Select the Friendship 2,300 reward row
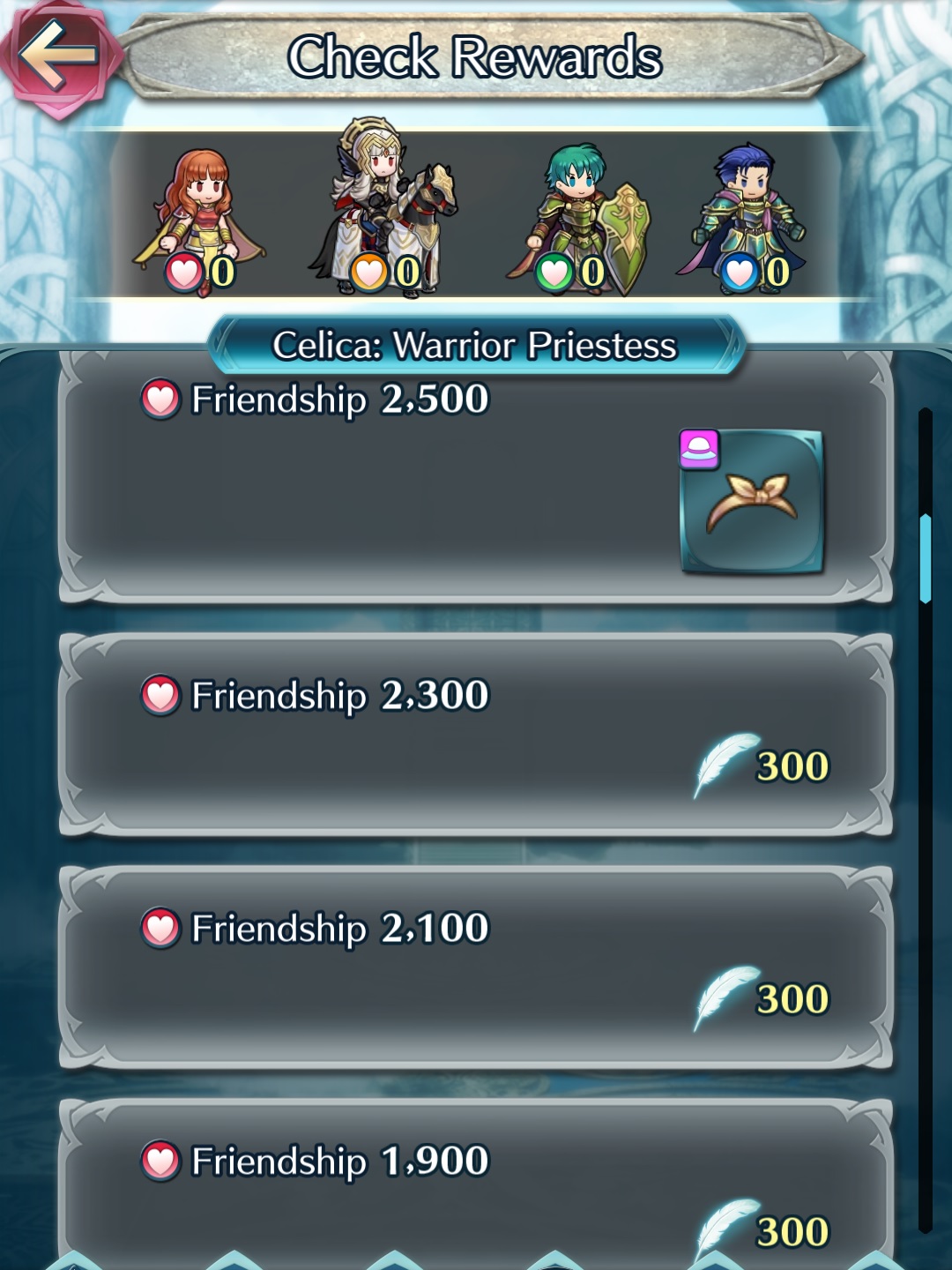952x1270 pixels. click(x=476, y=734)
